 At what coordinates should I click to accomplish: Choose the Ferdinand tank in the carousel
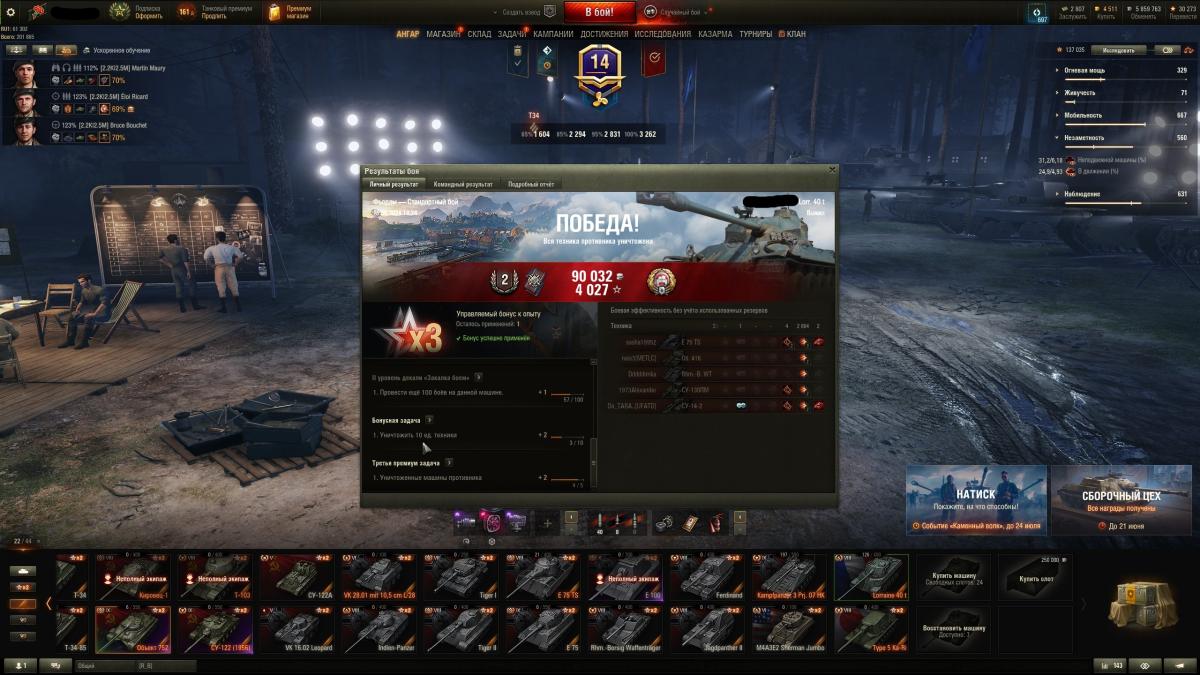click(x=707, y=577)
